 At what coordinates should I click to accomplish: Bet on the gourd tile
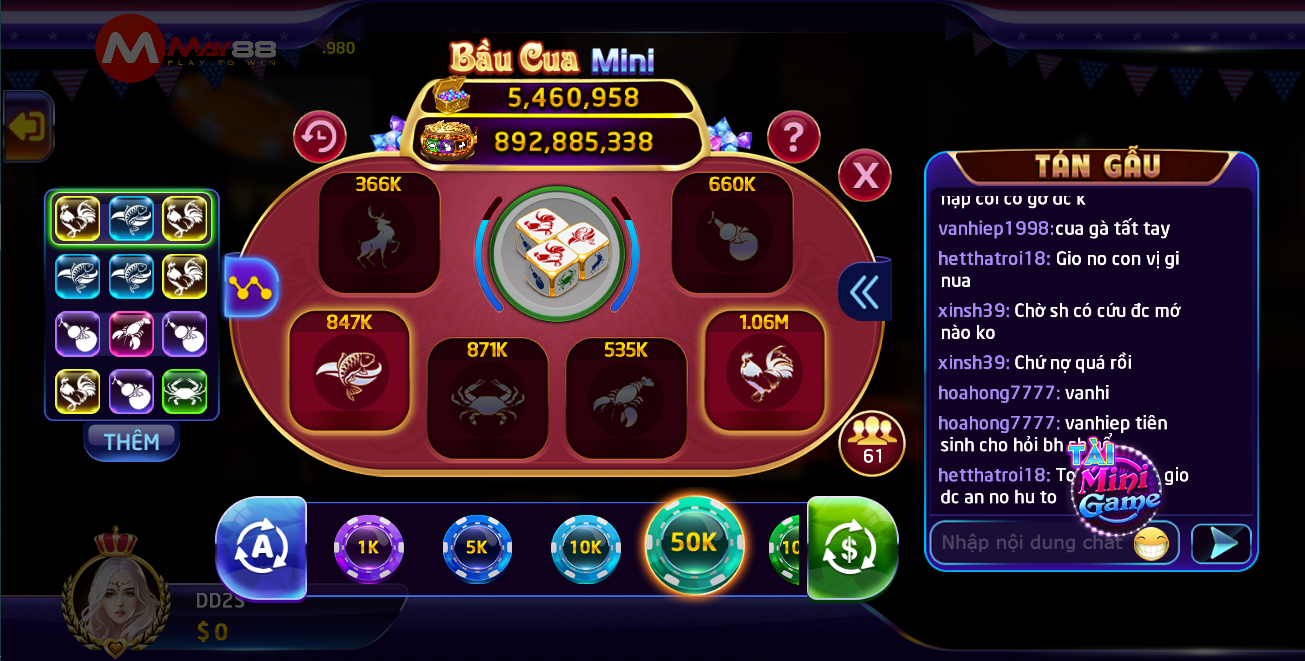point(732,234)
